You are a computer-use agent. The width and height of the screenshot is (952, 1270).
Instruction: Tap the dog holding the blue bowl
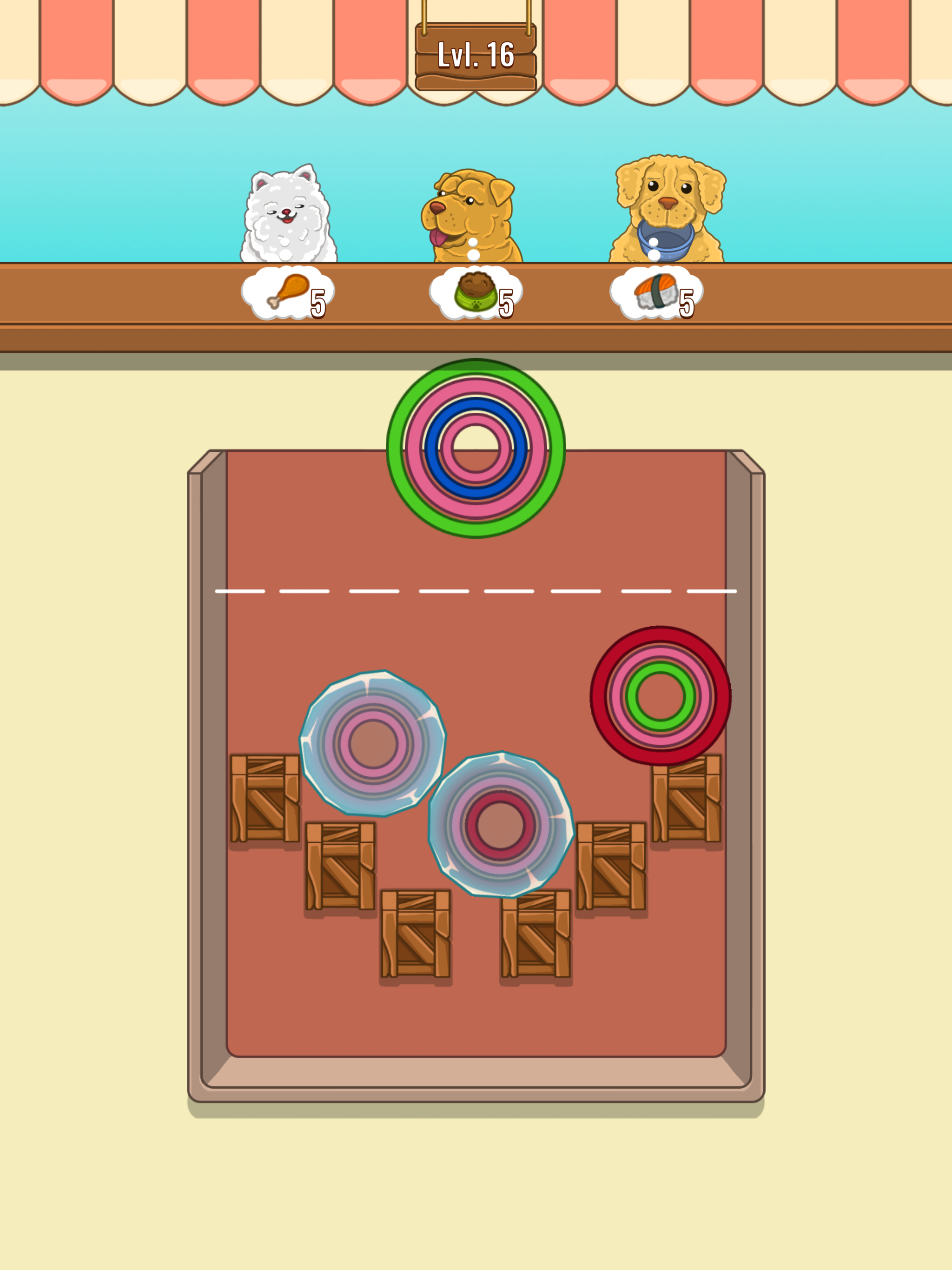(x=666, y=201)
